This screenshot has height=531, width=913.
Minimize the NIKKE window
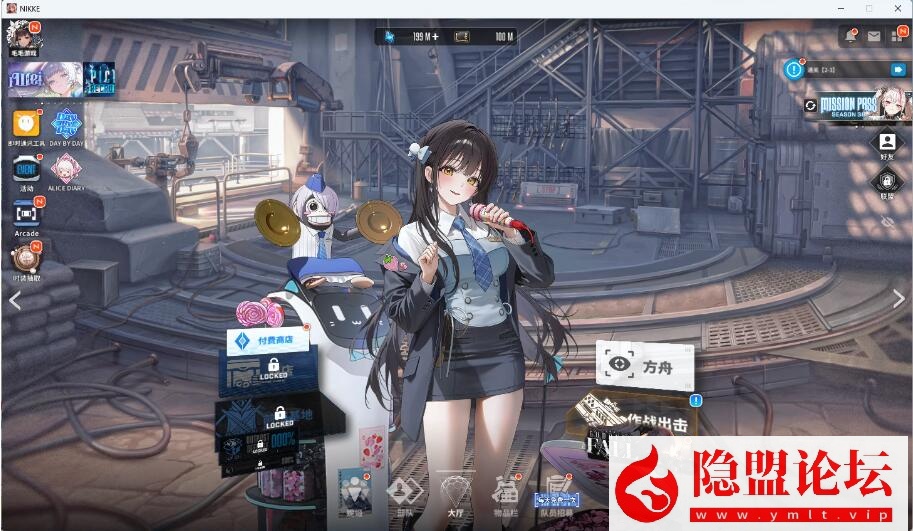point(839,8)
